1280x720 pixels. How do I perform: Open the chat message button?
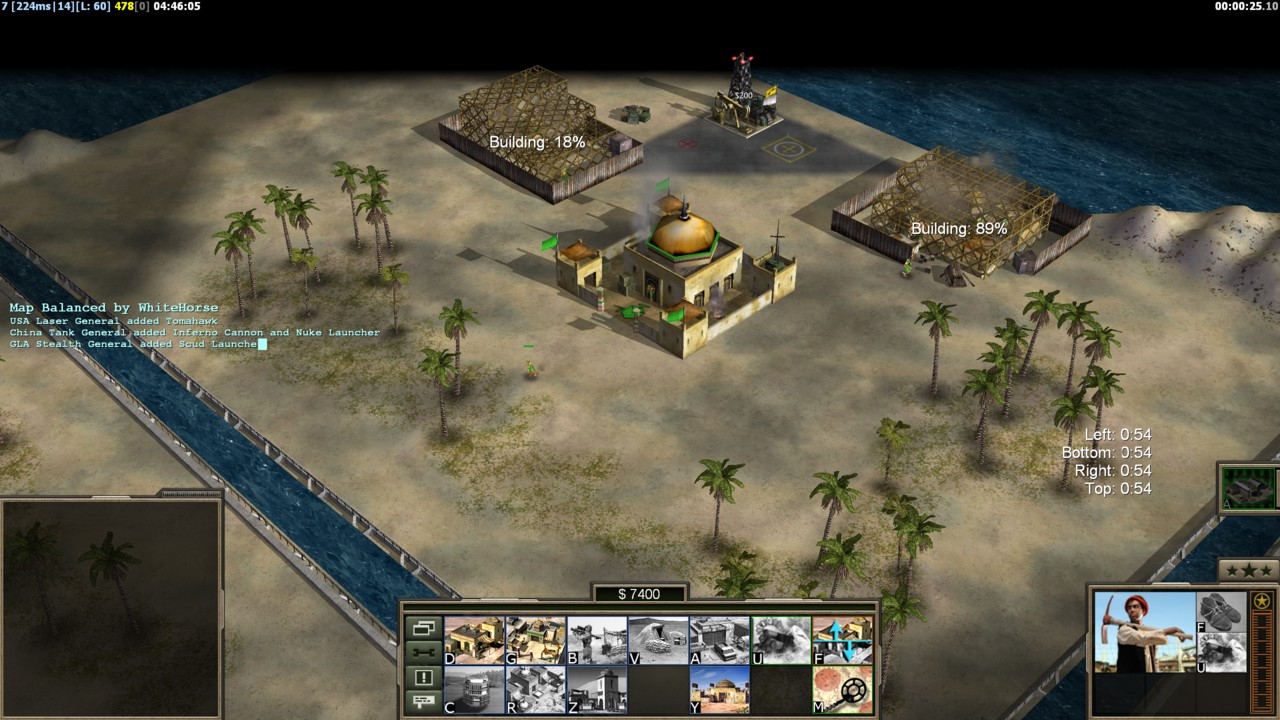coord(423,701)
